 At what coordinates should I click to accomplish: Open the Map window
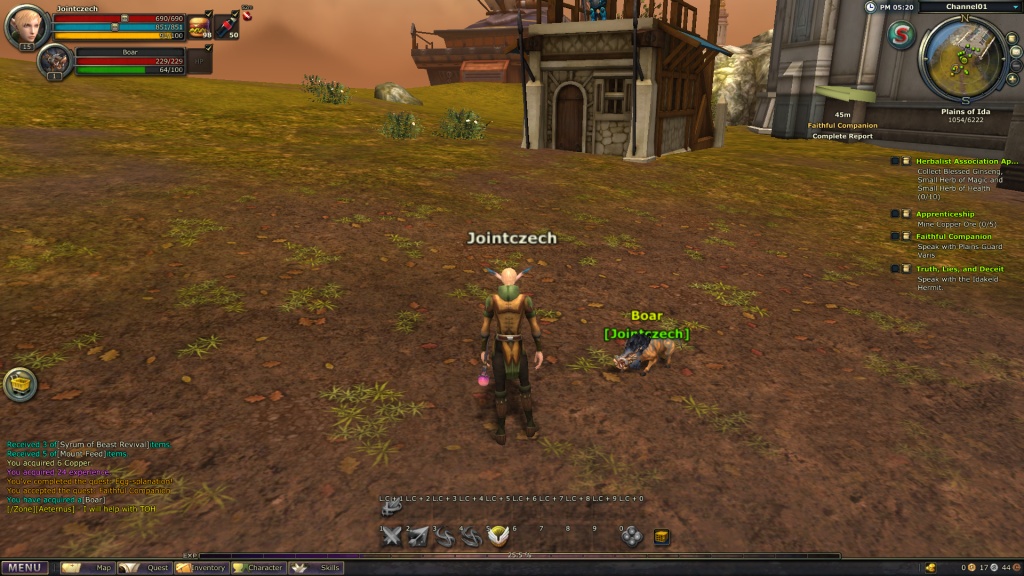88,568
